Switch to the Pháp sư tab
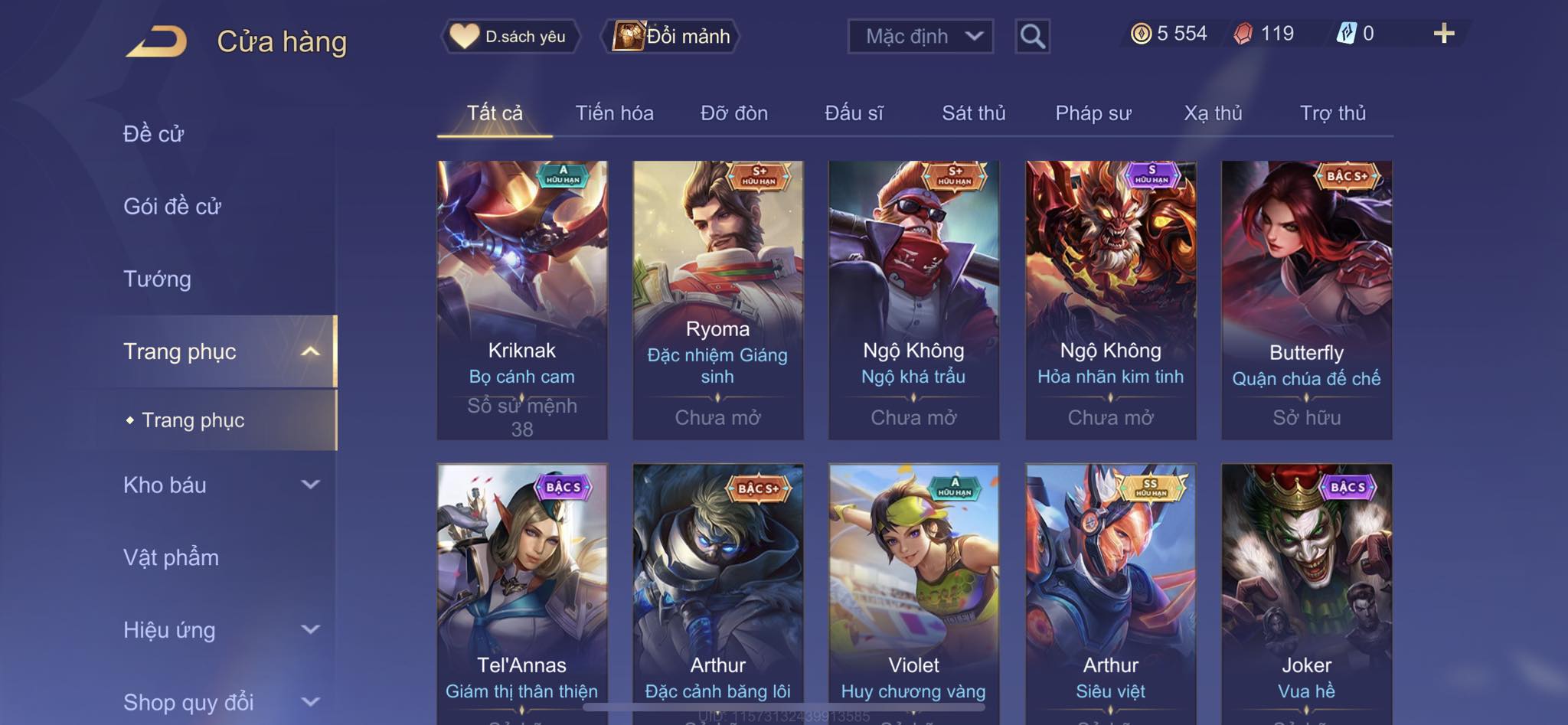The height and width of the screenshot is (725, 1568). click(1093, 113)
